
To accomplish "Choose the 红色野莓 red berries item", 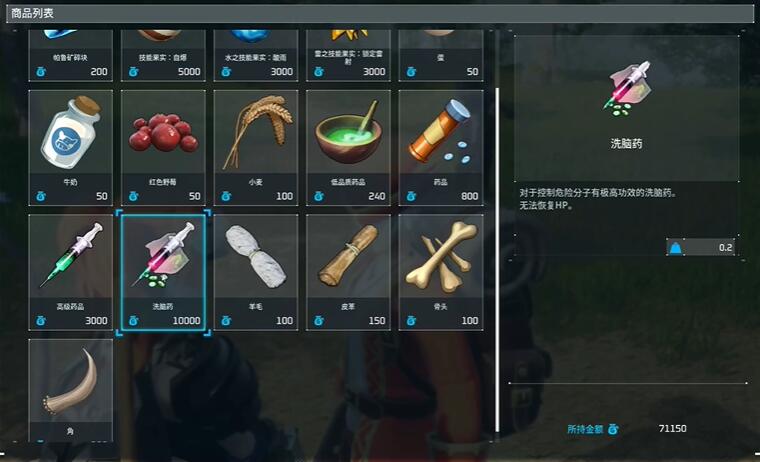I will tap(163, 146).
